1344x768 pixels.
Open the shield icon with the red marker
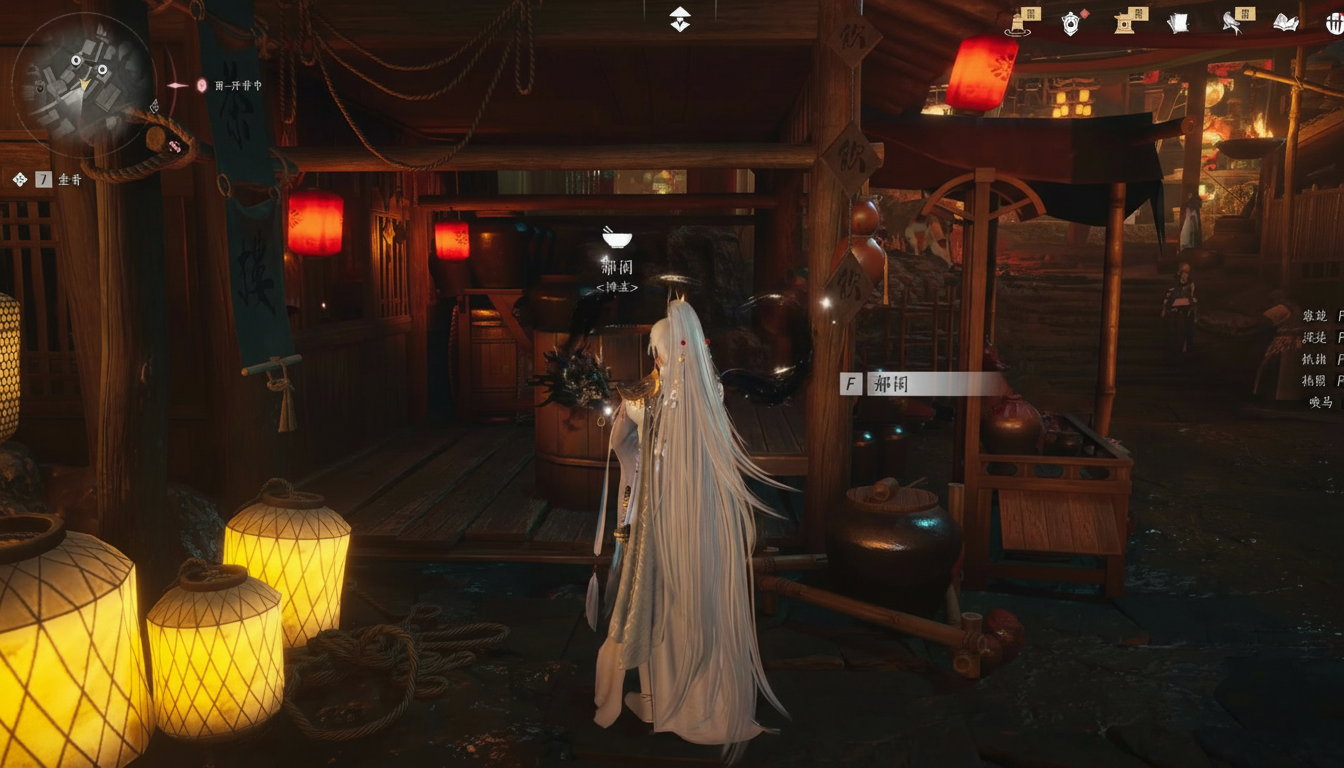coord(1071,23)
